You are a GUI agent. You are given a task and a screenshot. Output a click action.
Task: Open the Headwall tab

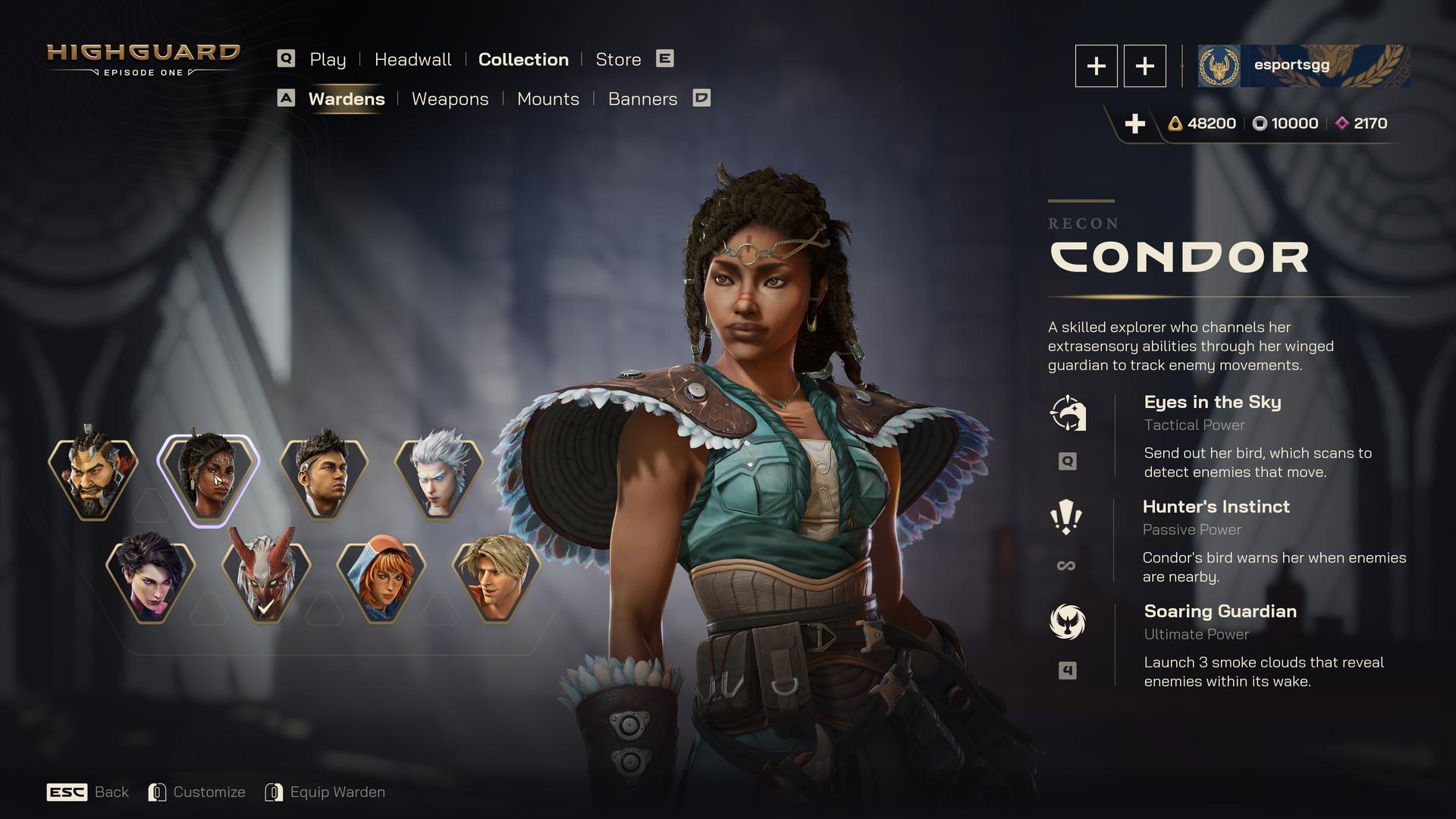pyautogui.click(x=413, y=59)
